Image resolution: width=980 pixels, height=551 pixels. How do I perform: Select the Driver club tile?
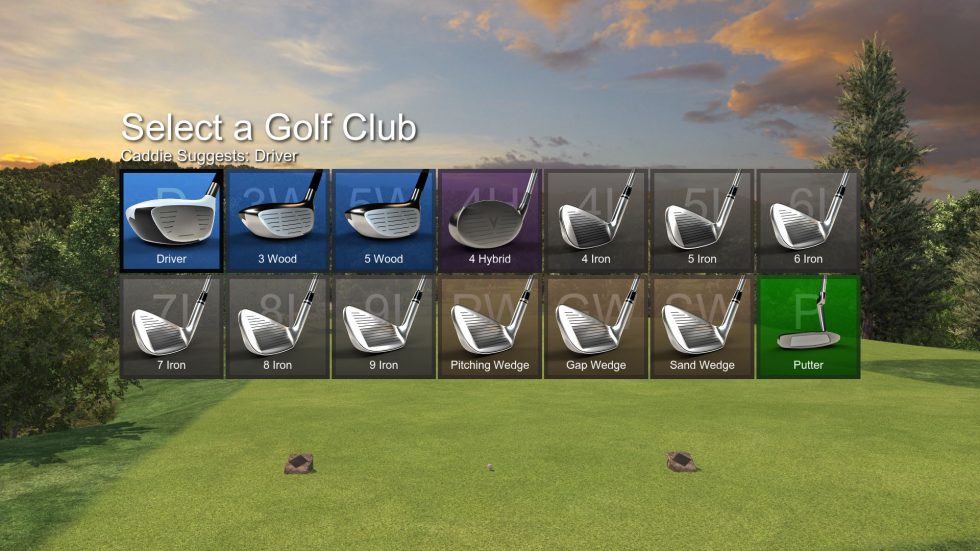(x=171, y=221)
